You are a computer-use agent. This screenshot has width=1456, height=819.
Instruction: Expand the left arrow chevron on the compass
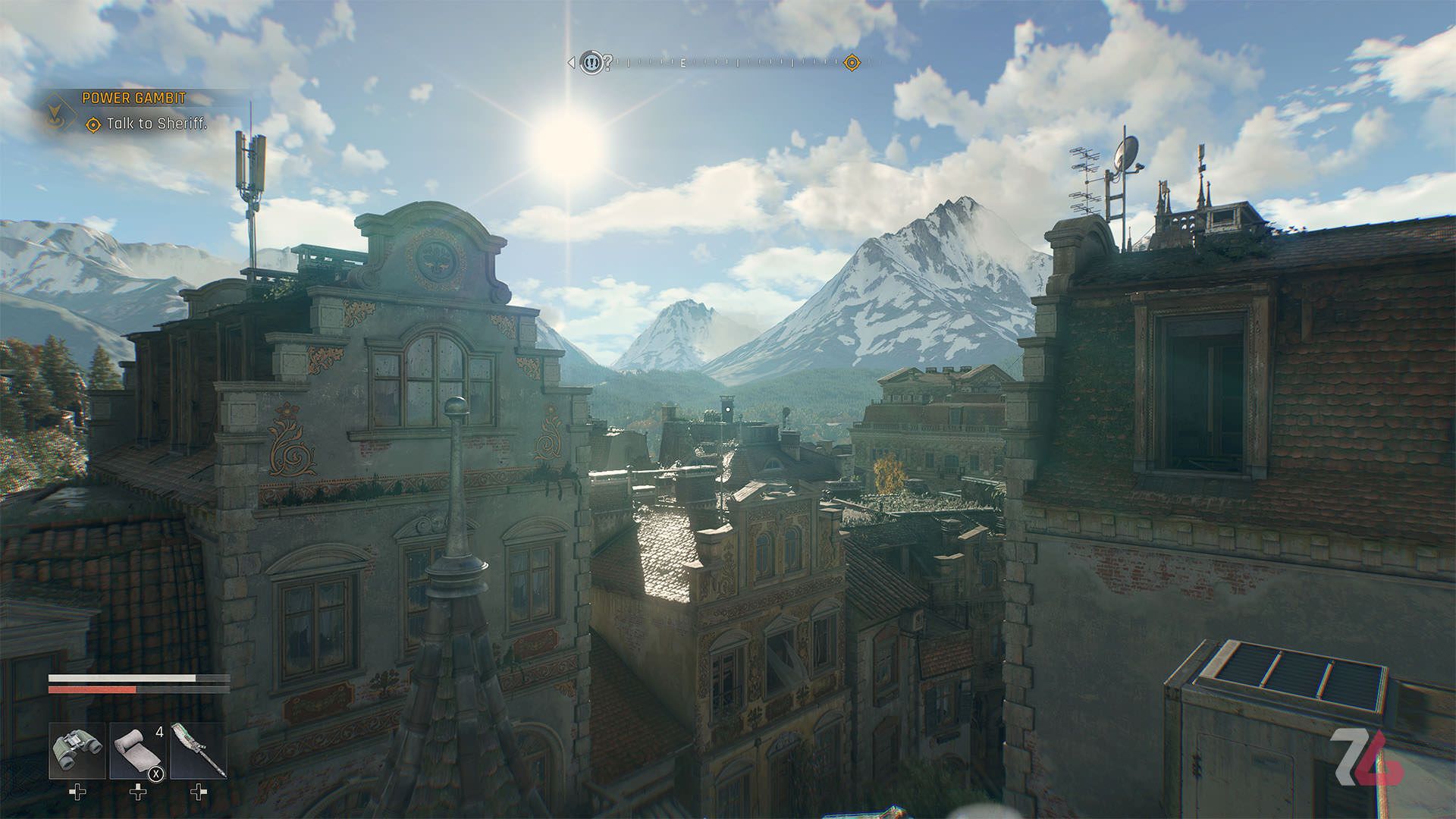click(571, 62)
